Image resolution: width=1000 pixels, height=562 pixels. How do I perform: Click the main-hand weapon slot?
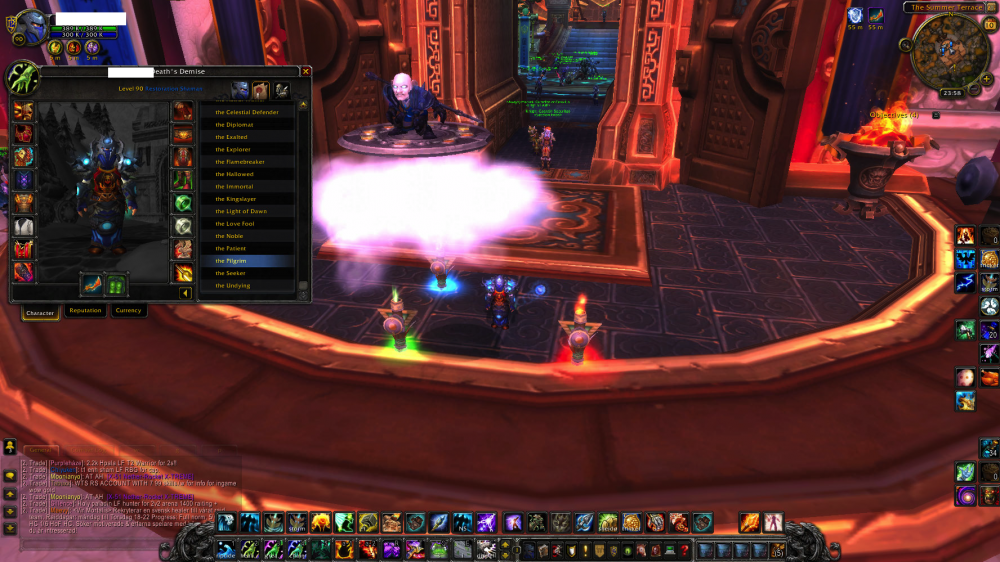(x=91, y=285)
